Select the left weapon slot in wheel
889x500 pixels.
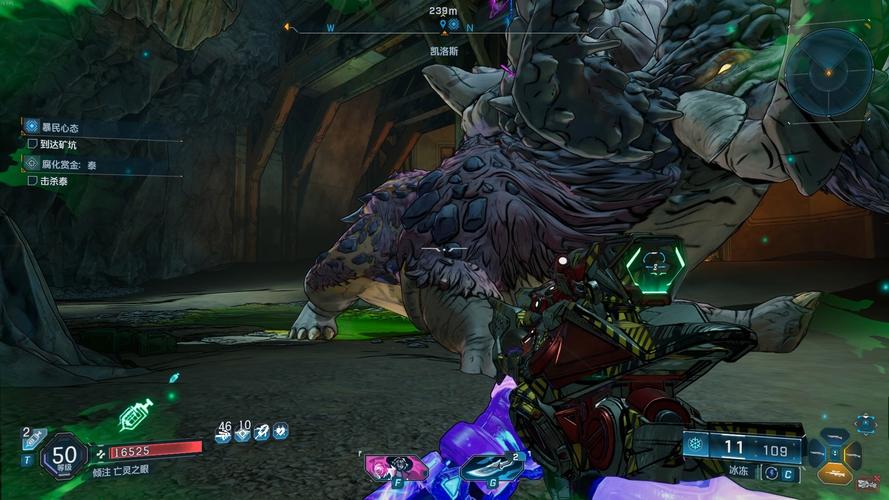pyautogui.click(x=817, y=455)
